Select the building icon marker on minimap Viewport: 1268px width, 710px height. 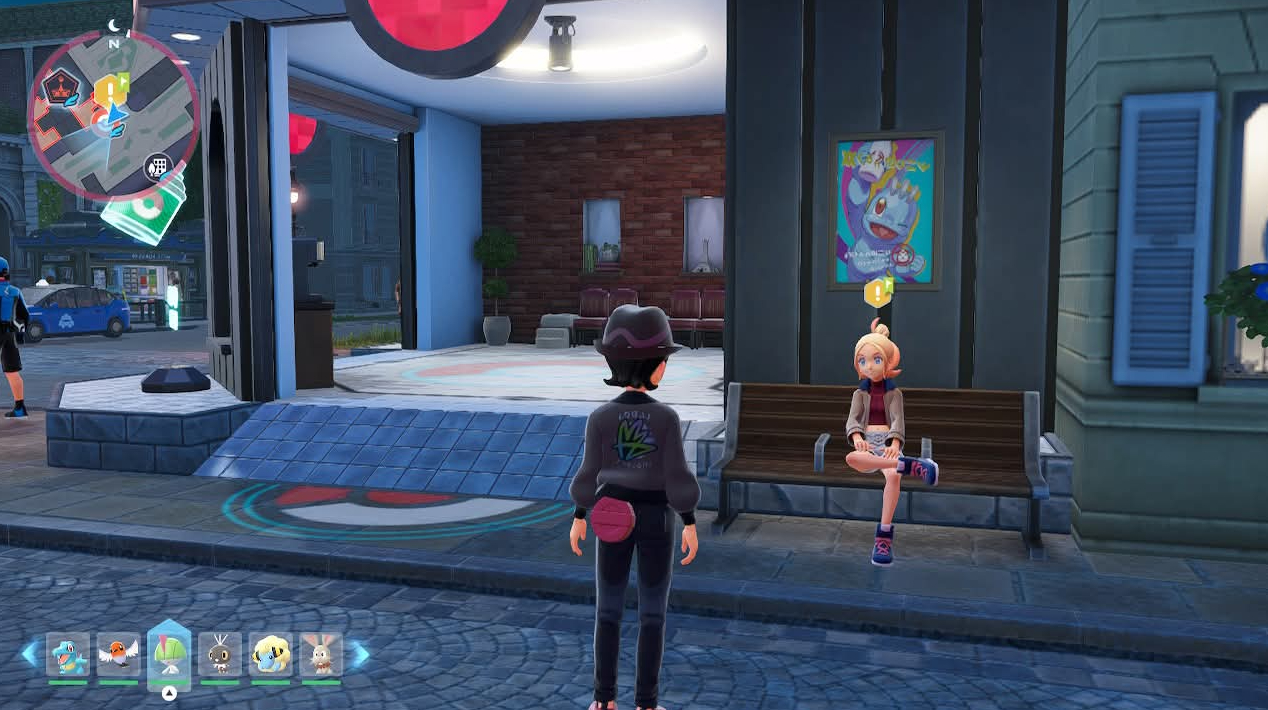157,165
